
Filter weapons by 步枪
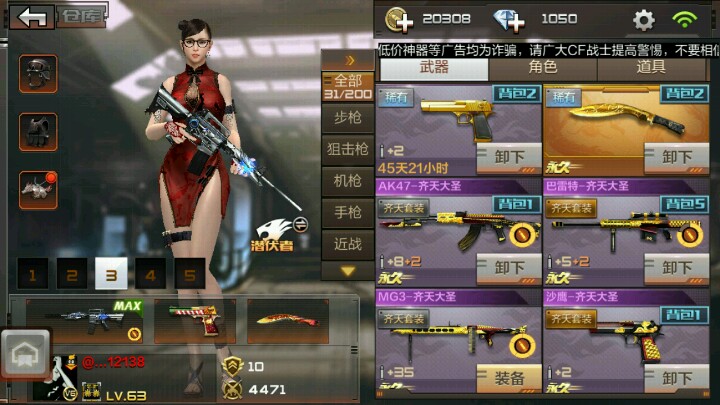click(347, 118)
